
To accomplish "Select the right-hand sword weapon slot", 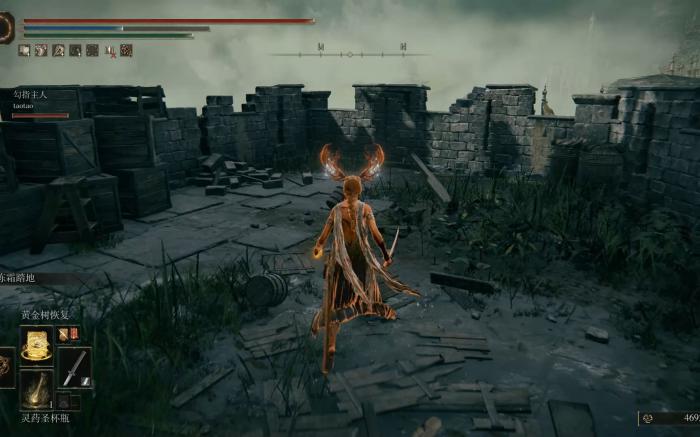I will coord(74,367).
